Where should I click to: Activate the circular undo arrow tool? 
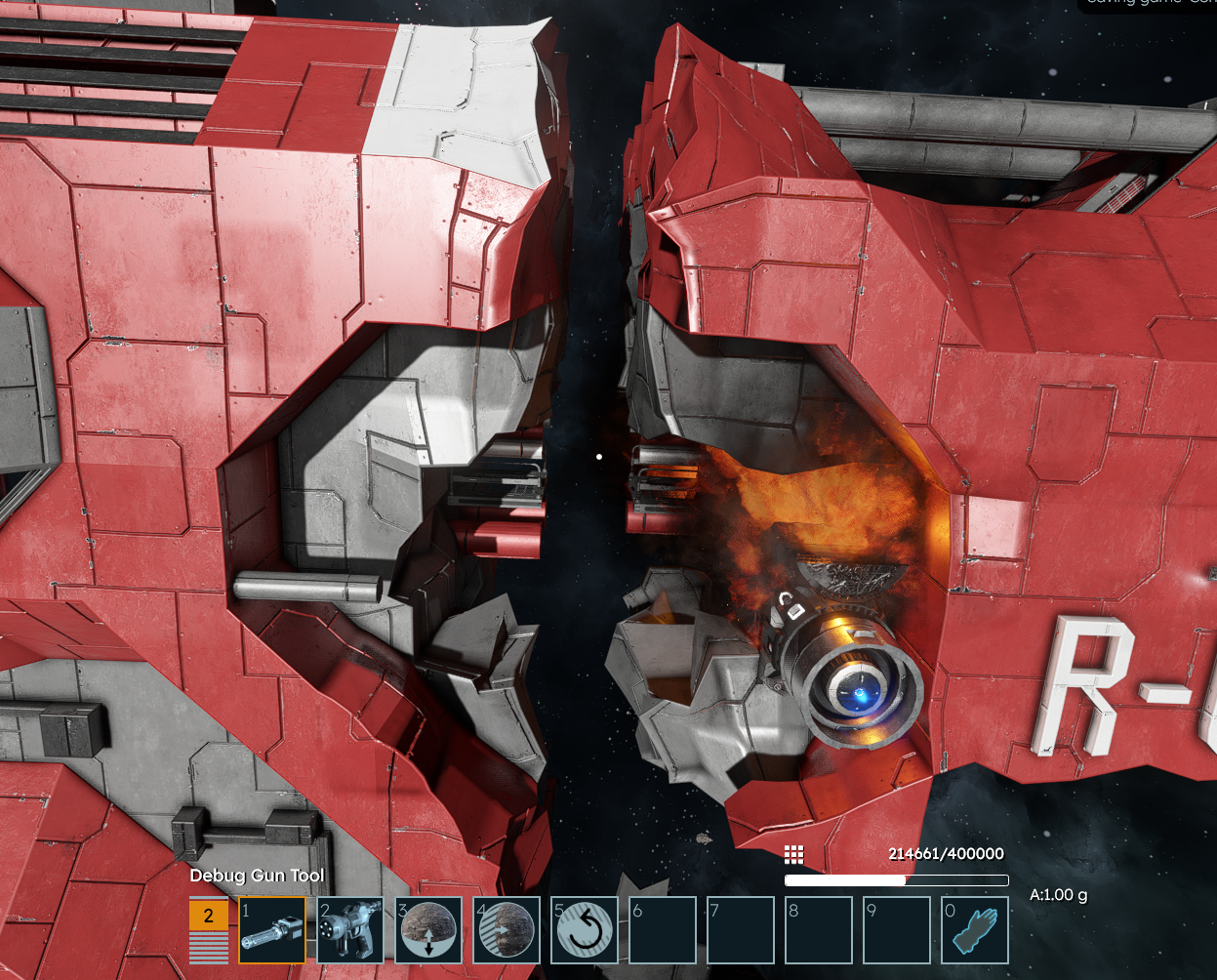tap(584, 930)
